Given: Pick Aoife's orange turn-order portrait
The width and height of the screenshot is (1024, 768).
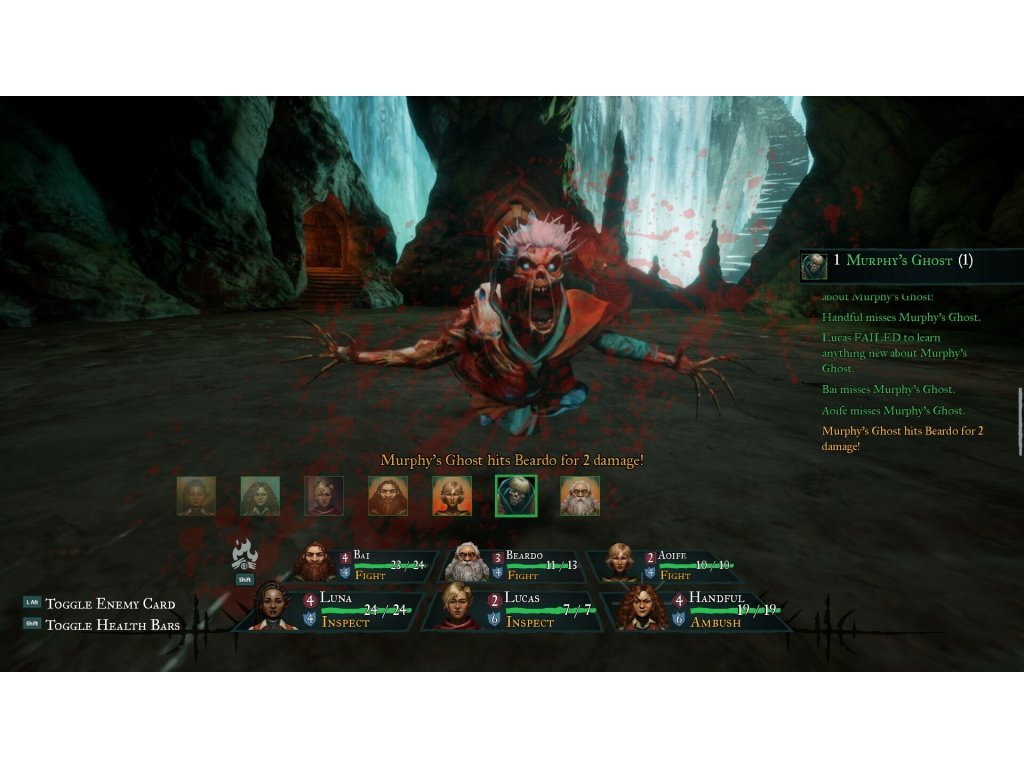Looking at the screenshot, I should (x=452, y=495).
